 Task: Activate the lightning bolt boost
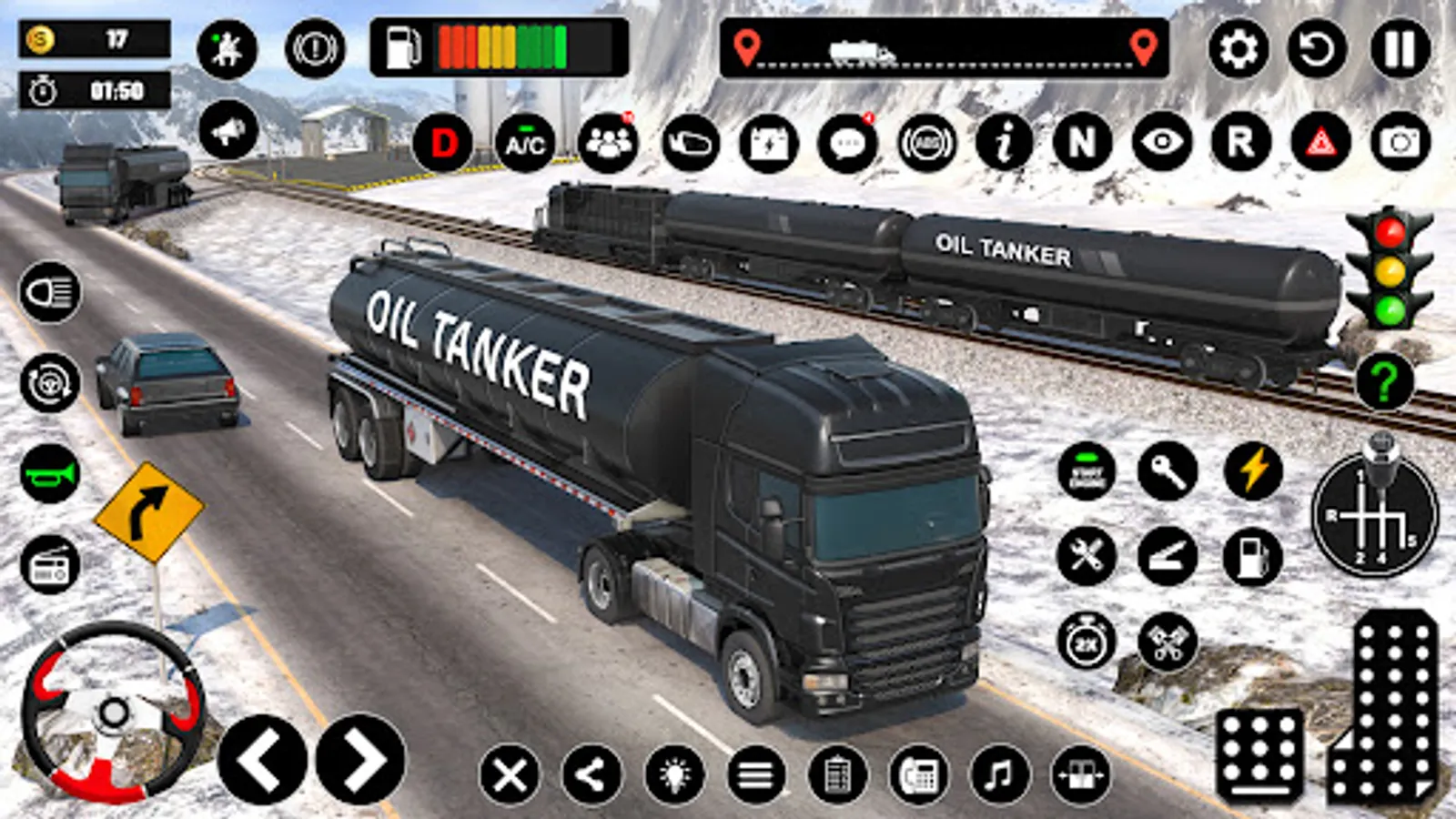pos(1253,471)
